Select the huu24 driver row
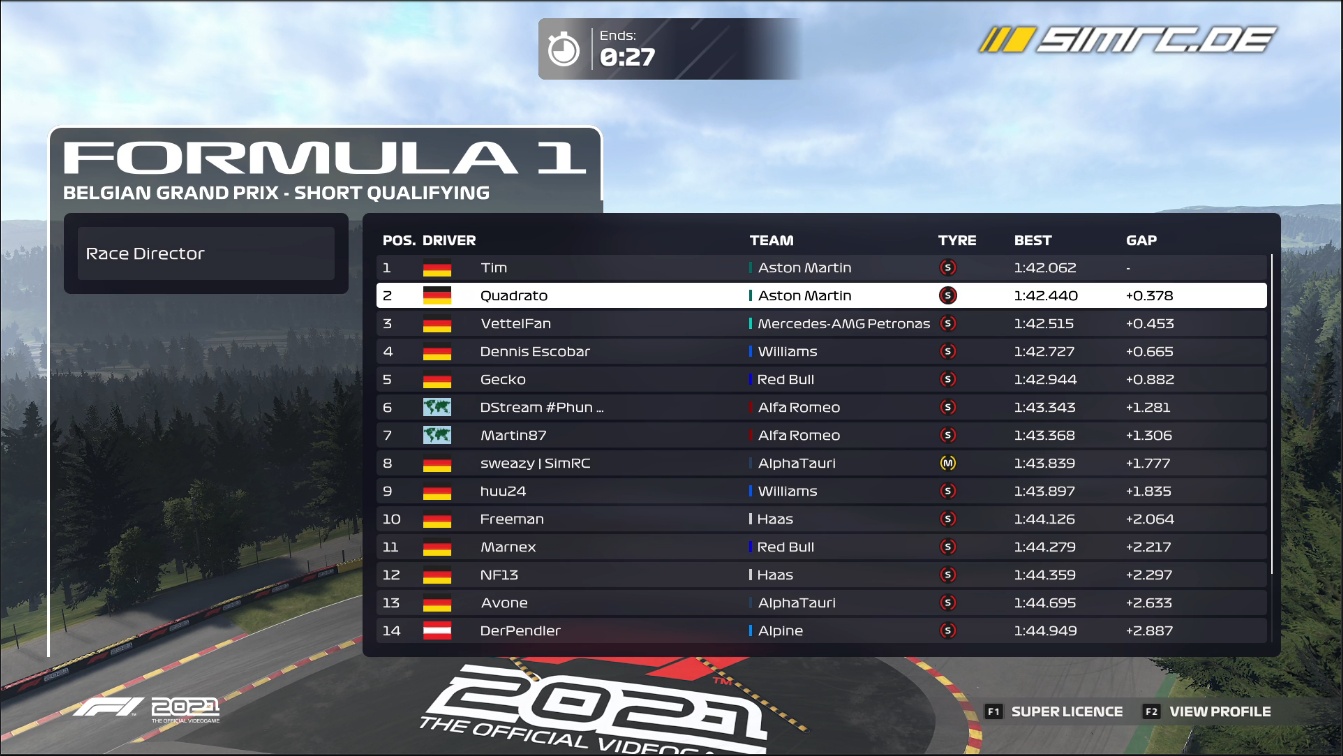This screenshot has width=1343, height=756. click(821, 492)
